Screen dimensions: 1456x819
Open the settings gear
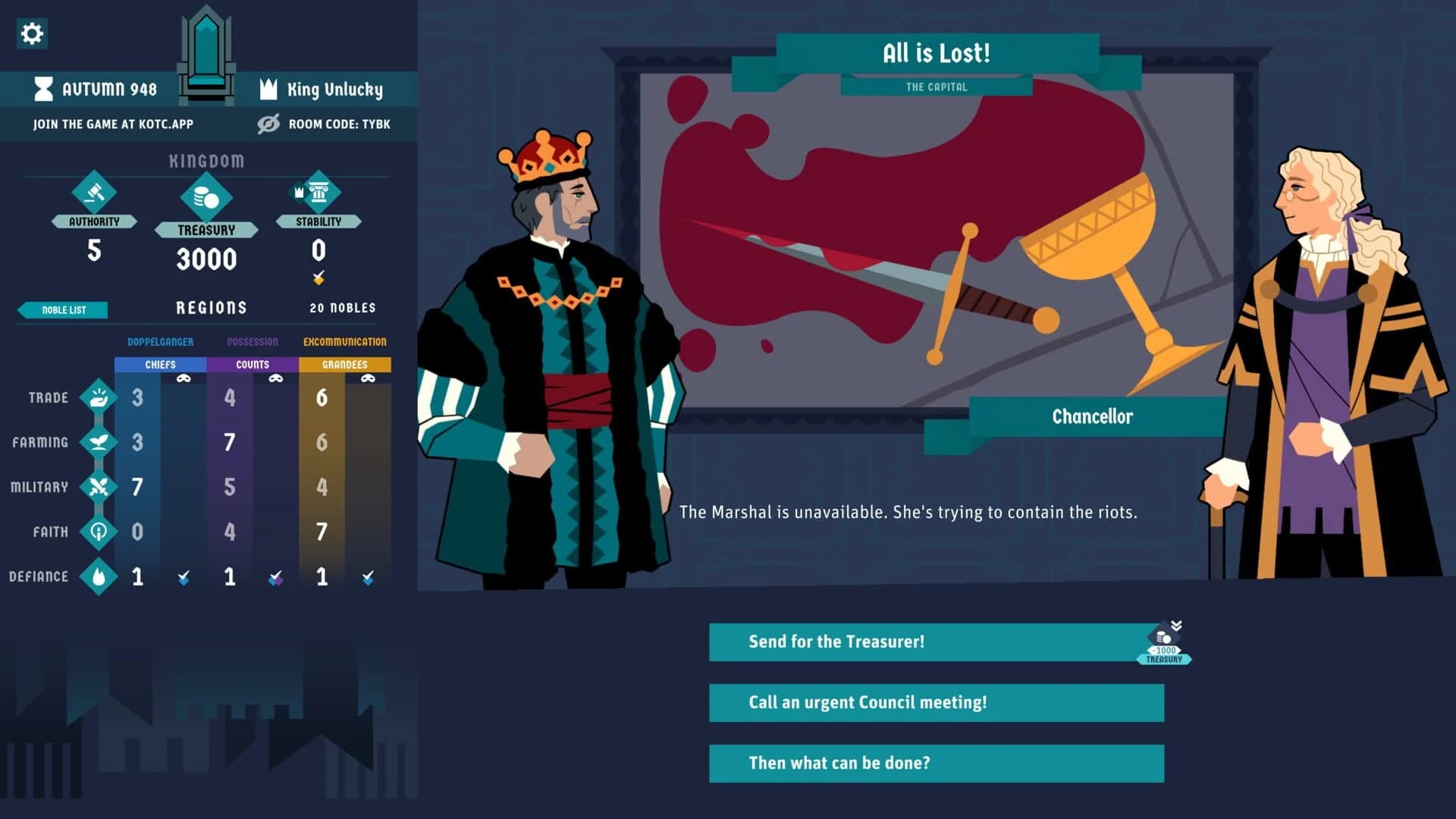point(31,33)
